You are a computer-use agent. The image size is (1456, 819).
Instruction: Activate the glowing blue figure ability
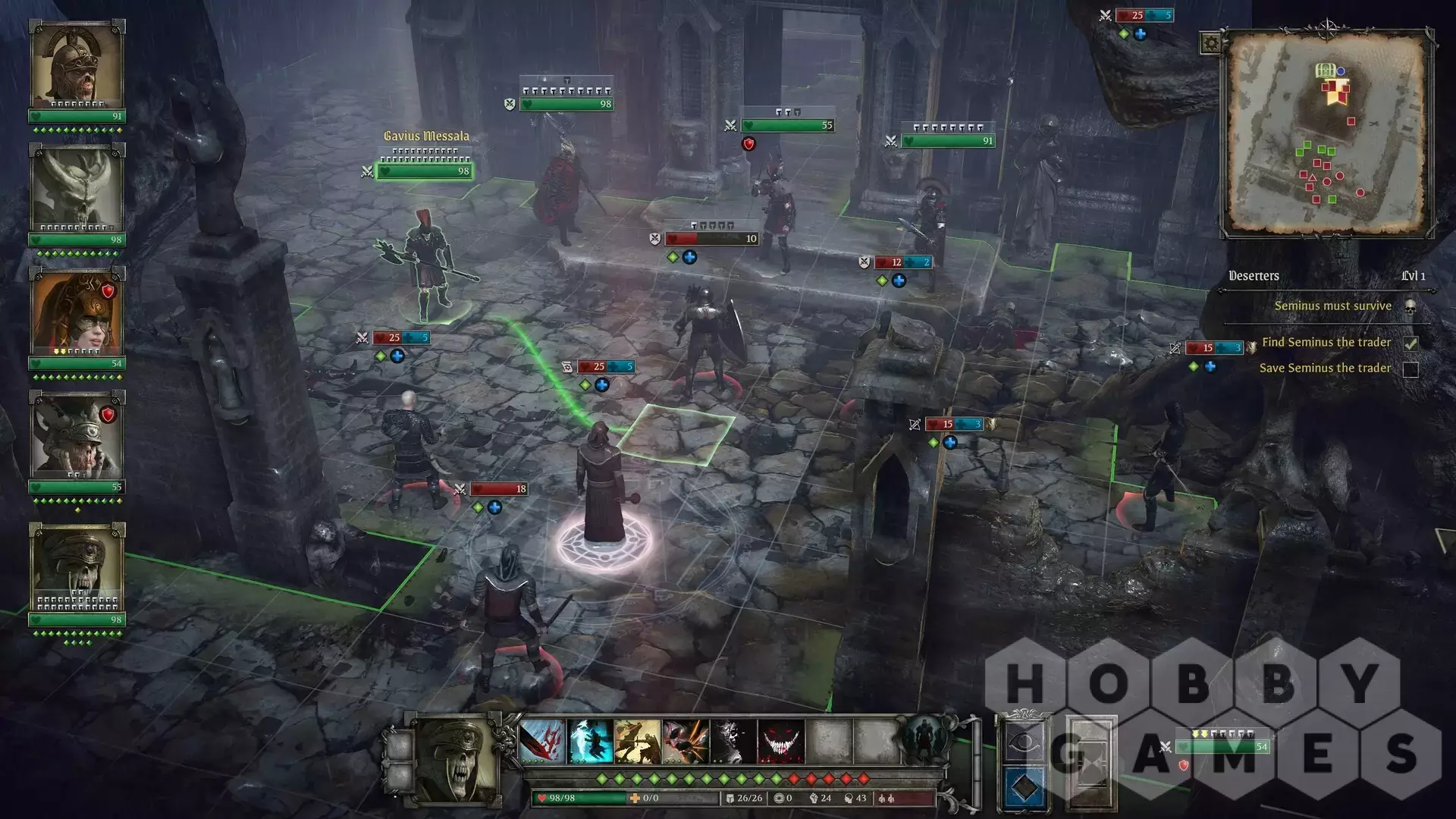[x=591, y=741]
